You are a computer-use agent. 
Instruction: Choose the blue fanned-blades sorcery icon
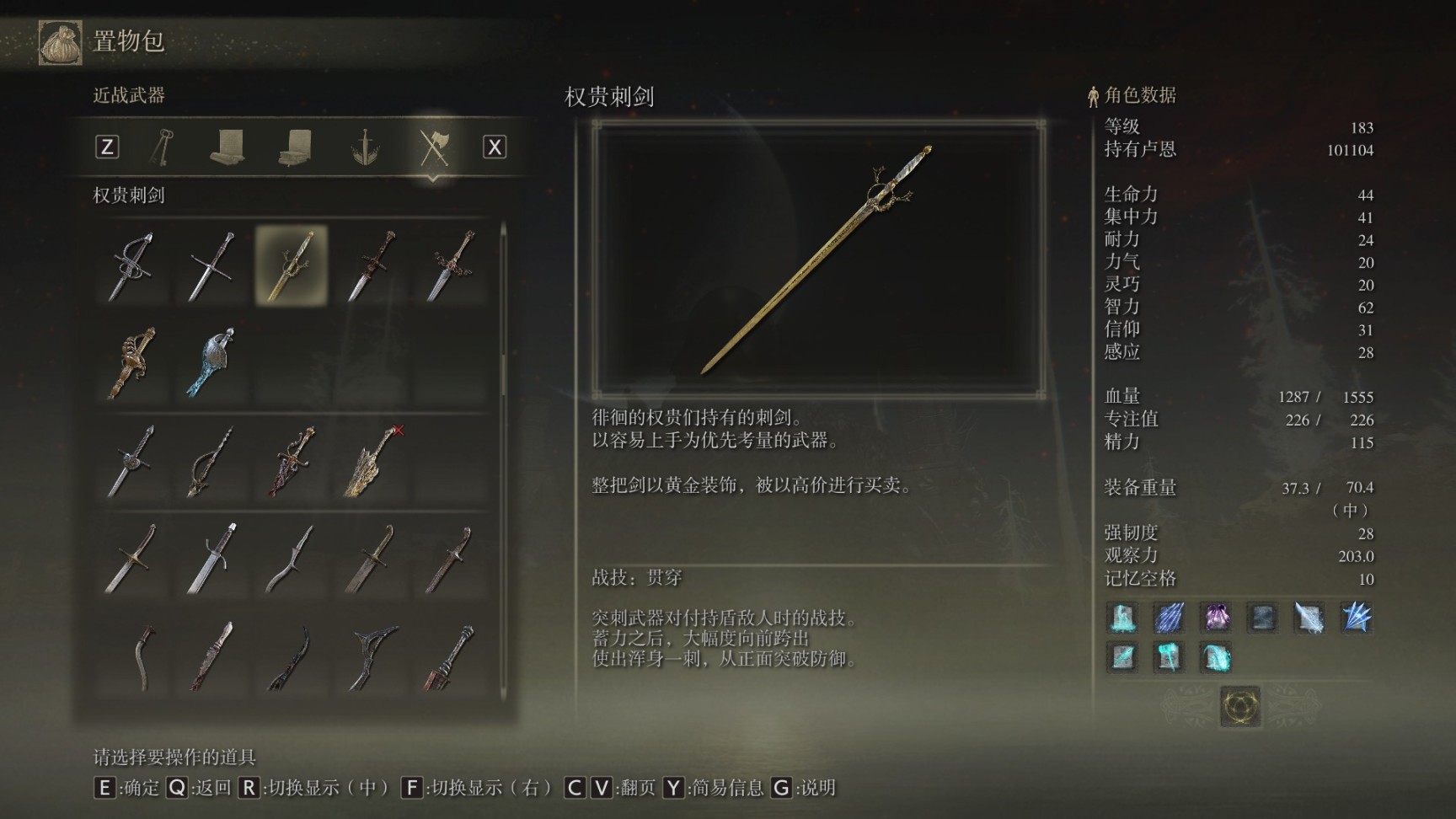pyautogui.click(x=1356, y=618)
